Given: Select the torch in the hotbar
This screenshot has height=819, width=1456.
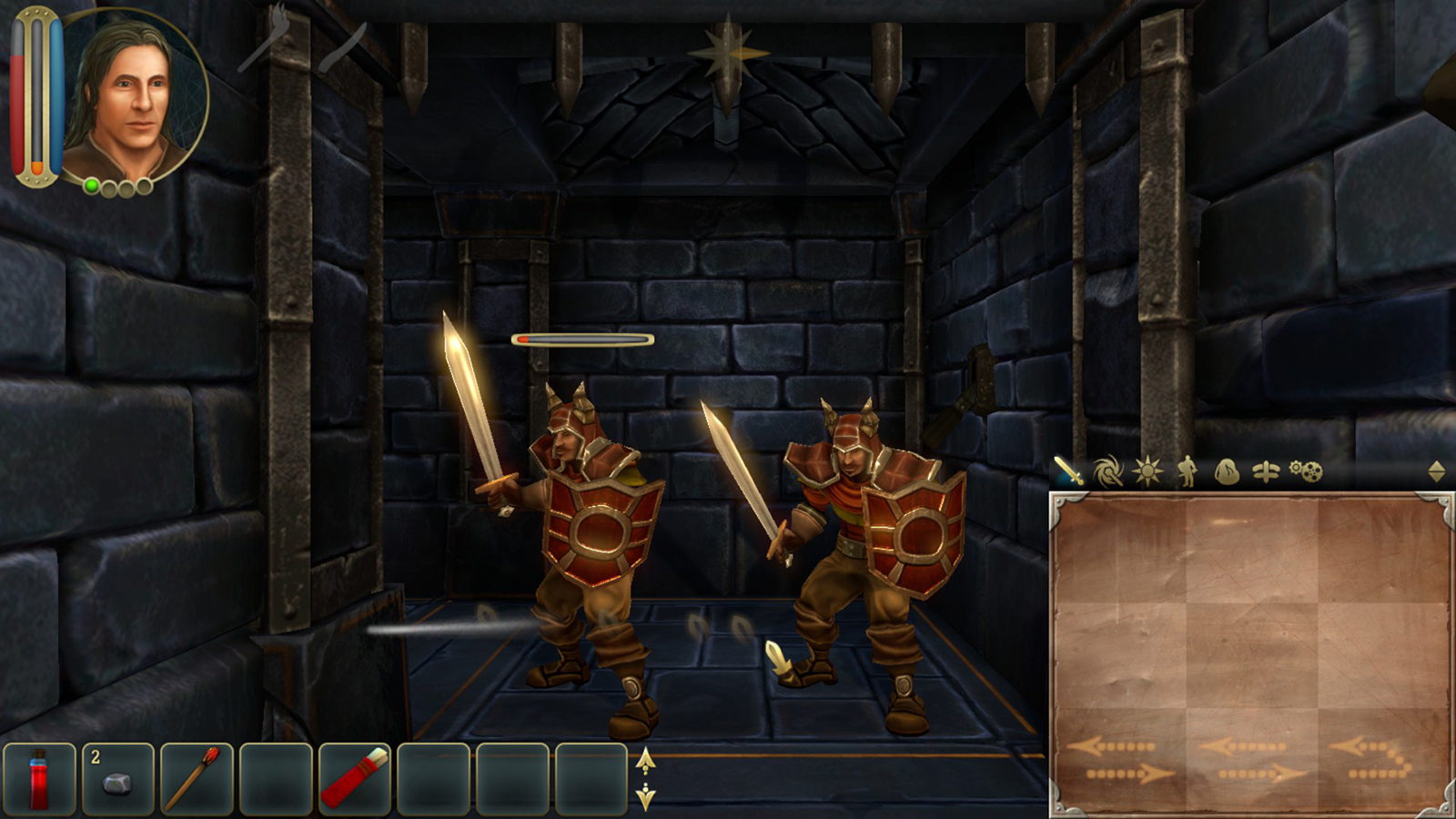Looking at the screenshot, I should click(197, 779).
